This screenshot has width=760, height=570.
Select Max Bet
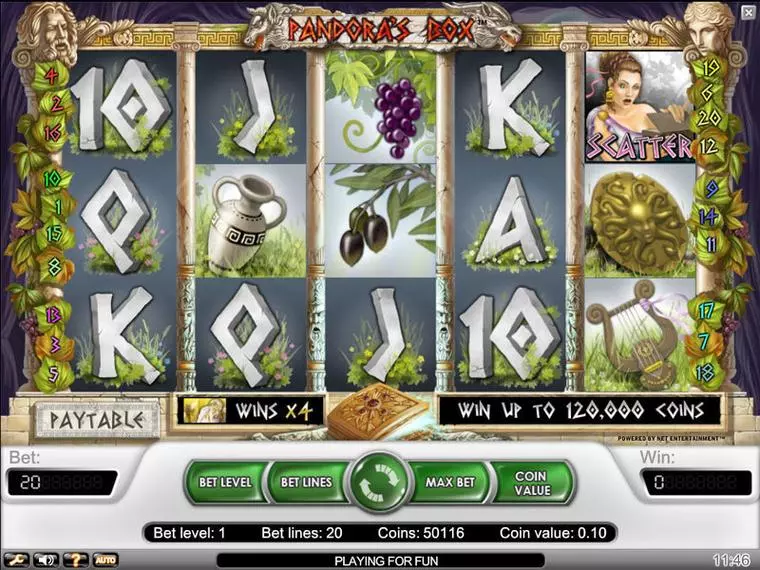pos(449,482)
